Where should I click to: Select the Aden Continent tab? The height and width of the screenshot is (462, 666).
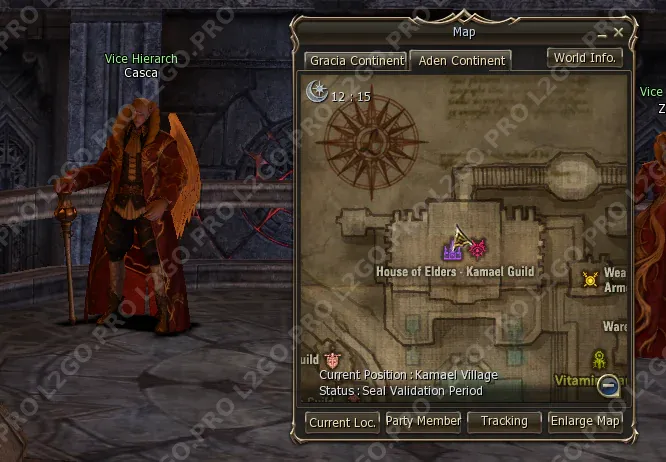461,61
